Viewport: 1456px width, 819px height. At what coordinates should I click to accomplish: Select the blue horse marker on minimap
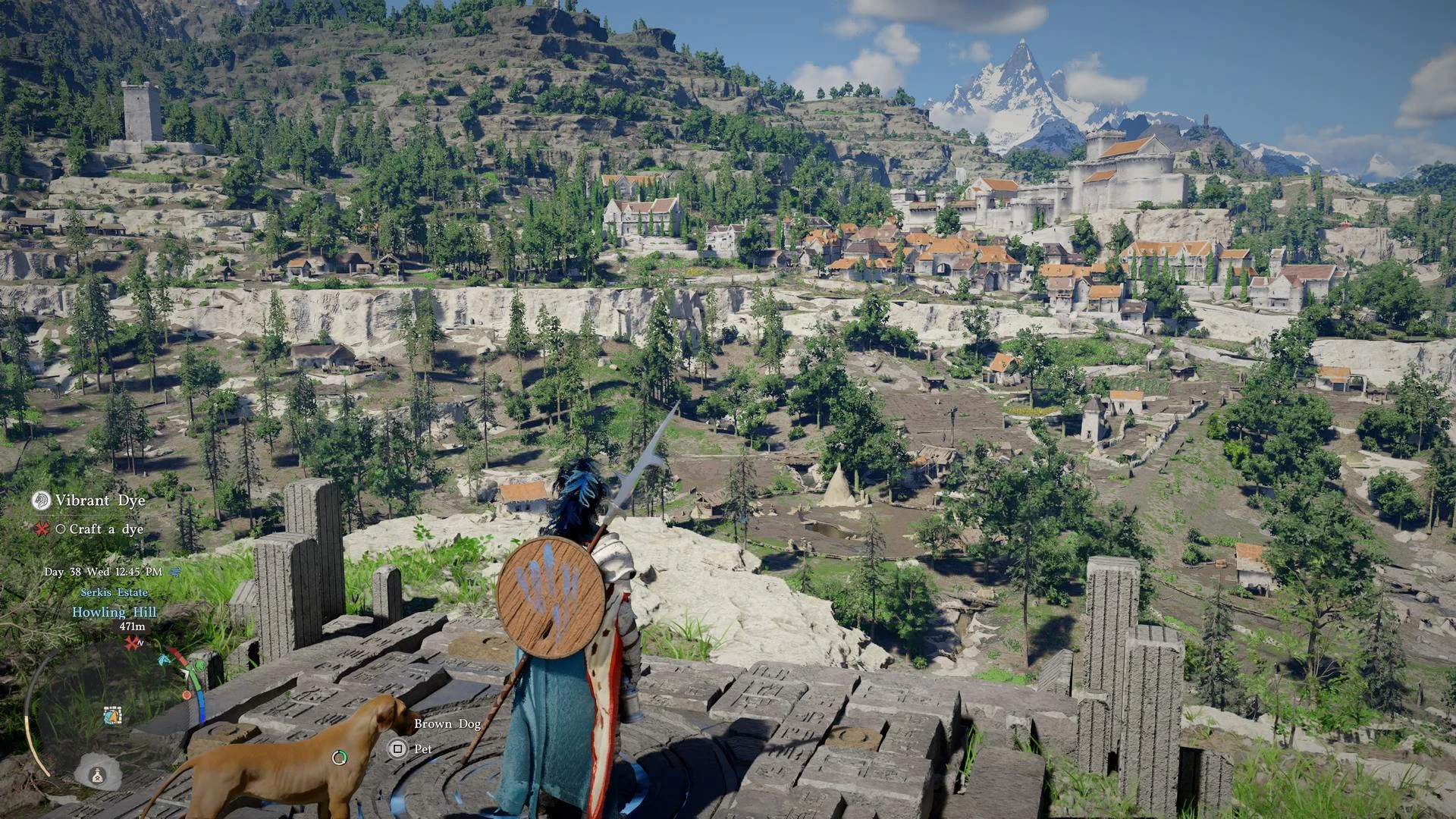point(163,659)
